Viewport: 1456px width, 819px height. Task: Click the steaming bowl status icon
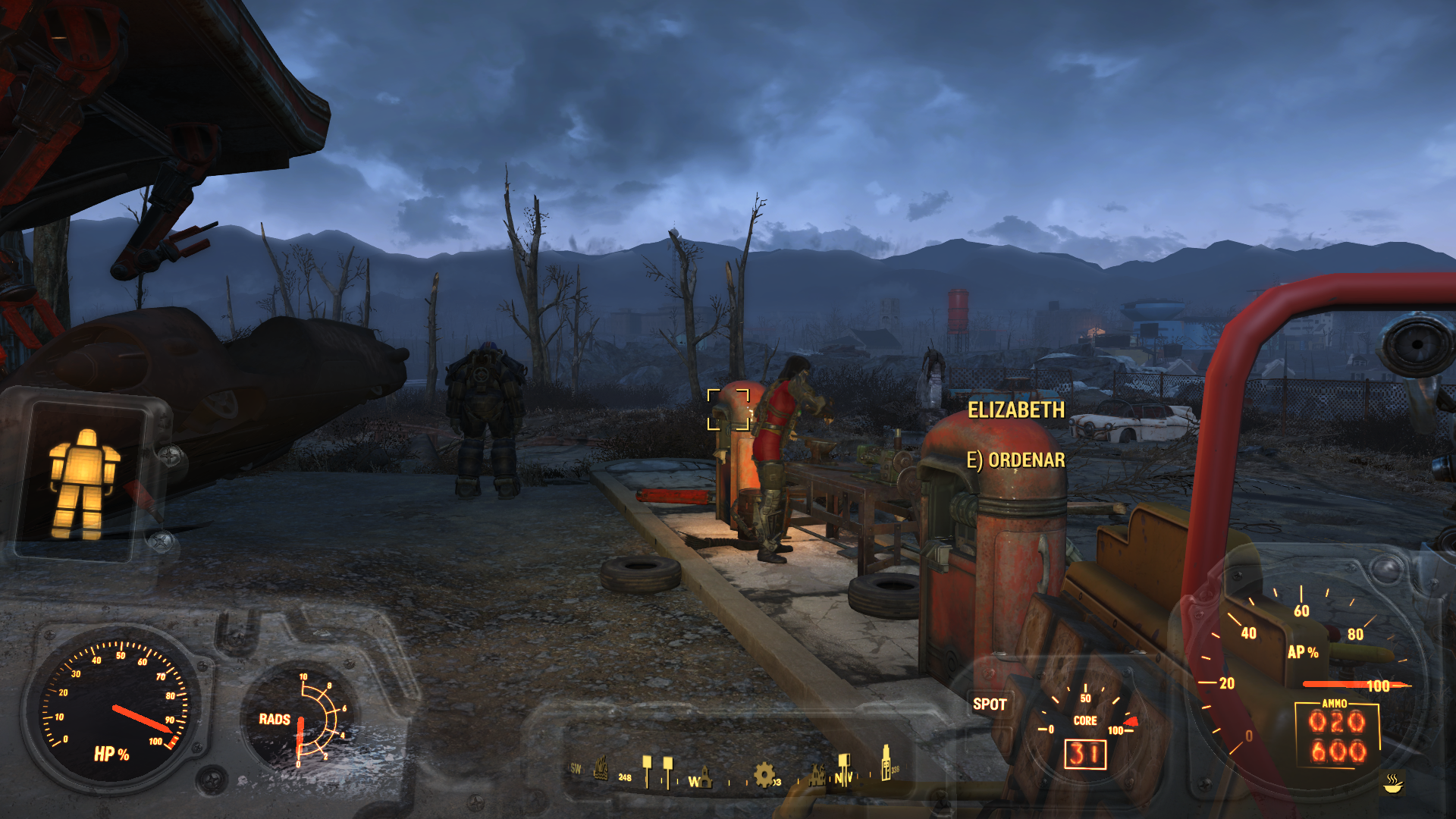[1392, 783]
